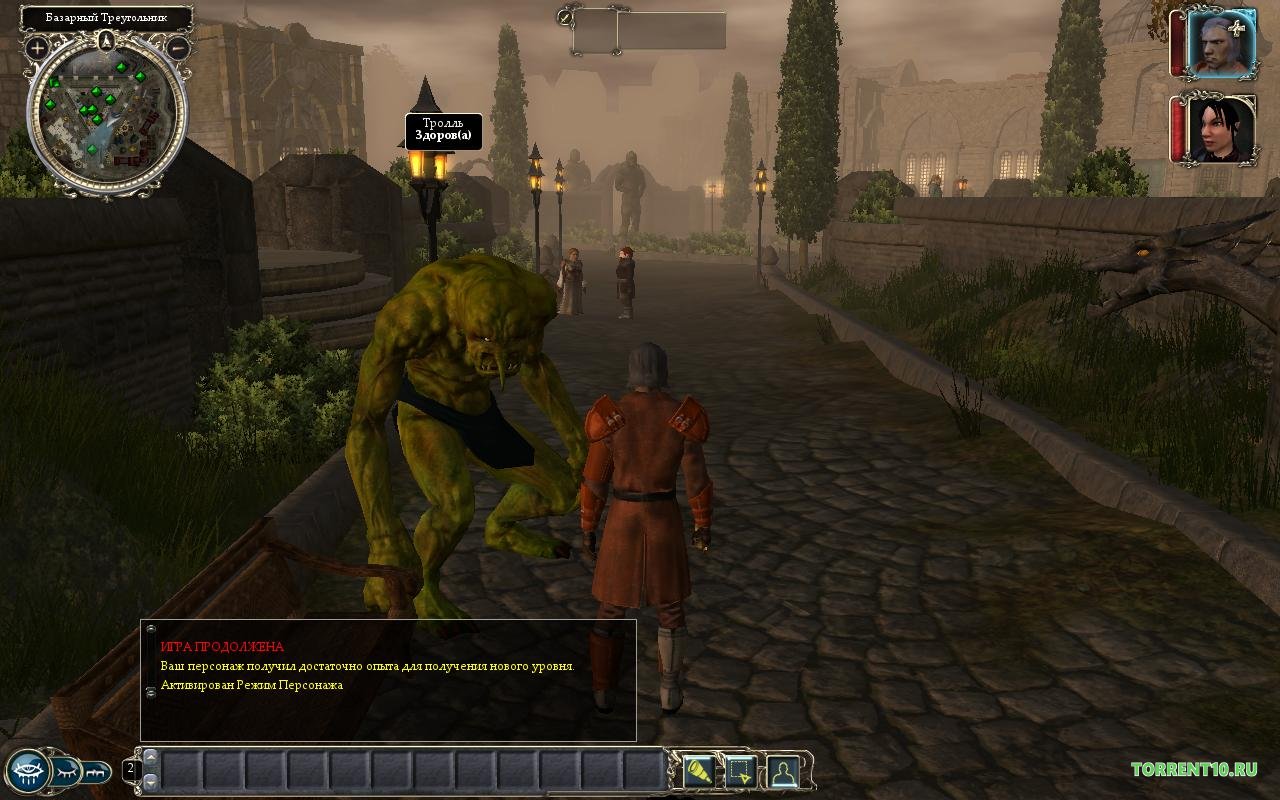
Task: Zoom in the minimap with the plus button
Action: pyautogui.click(x=38, y=47)
